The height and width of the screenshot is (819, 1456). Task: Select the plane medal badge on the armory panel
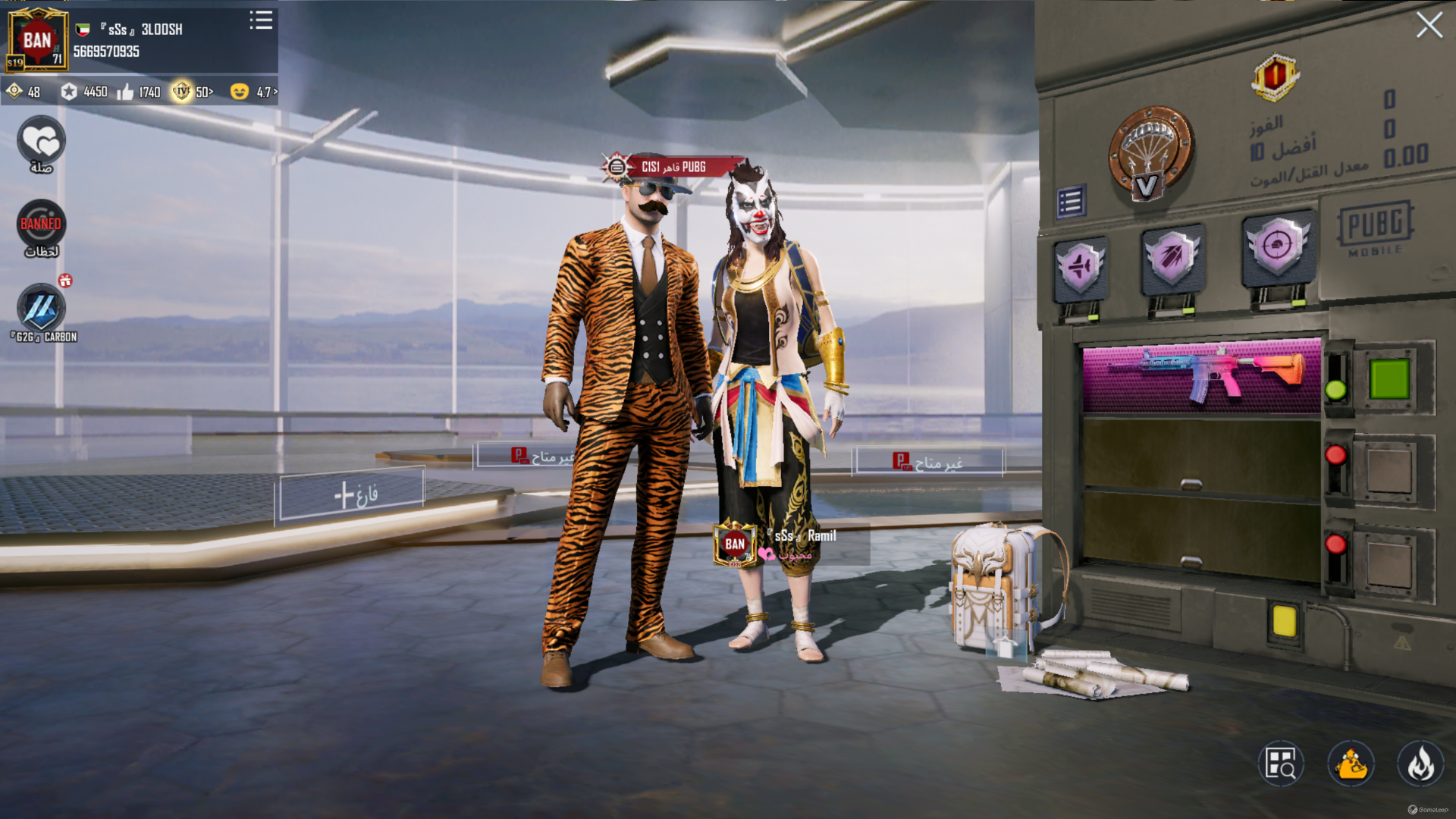[x=1080, y=267]
